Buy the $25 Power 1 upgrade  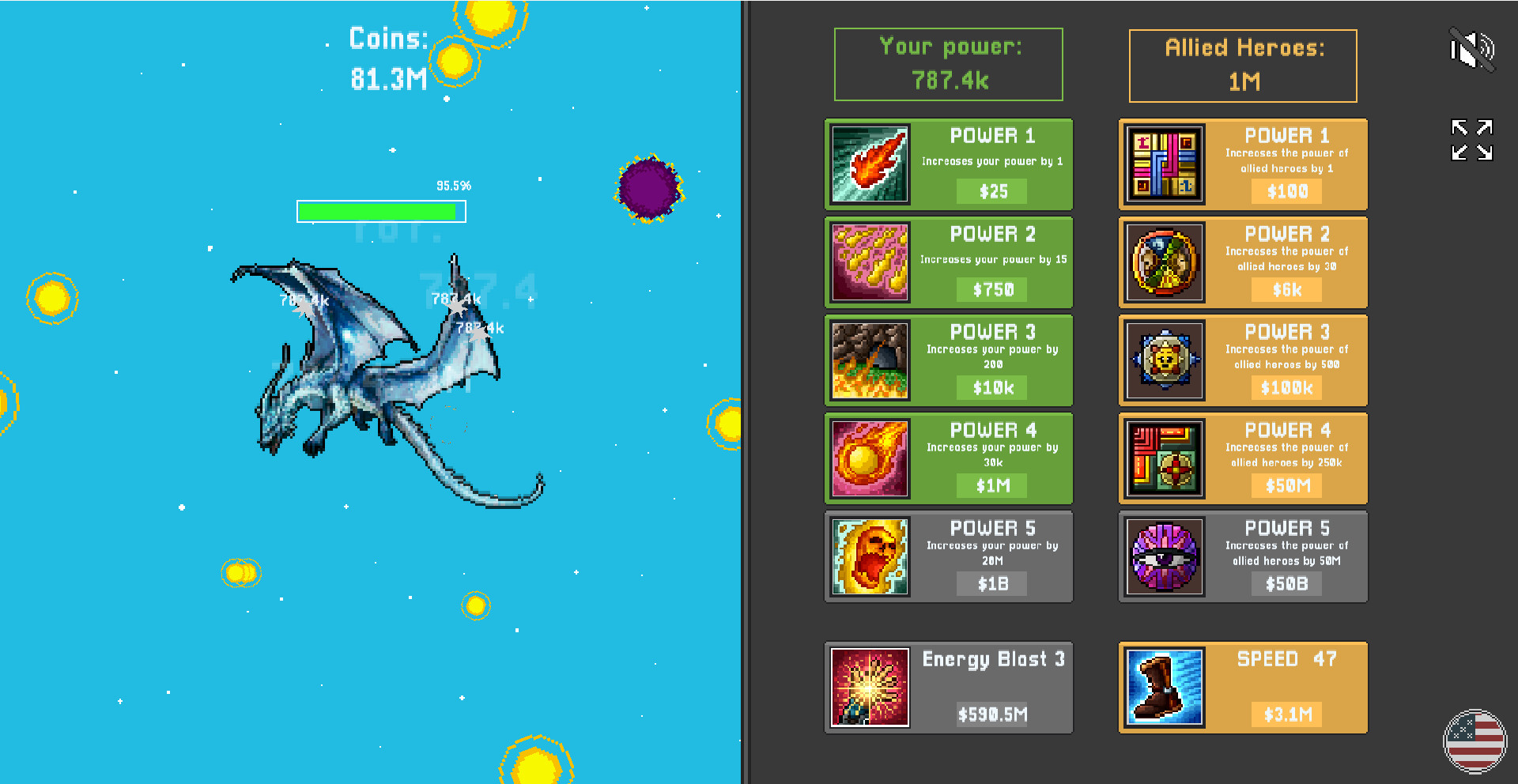click(x=991, y=191)
